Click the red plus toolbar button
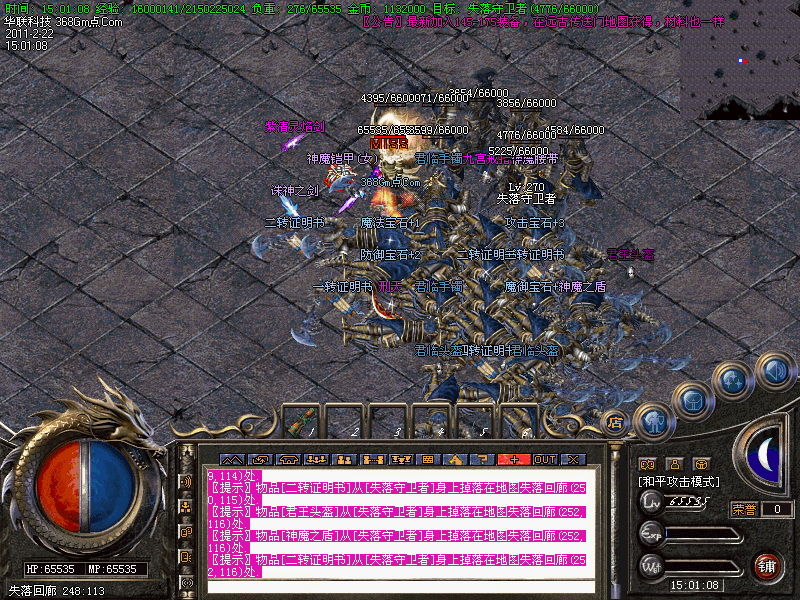Image resolution: width=800 pixels, height=600 pixels. (x=515, y=460)
